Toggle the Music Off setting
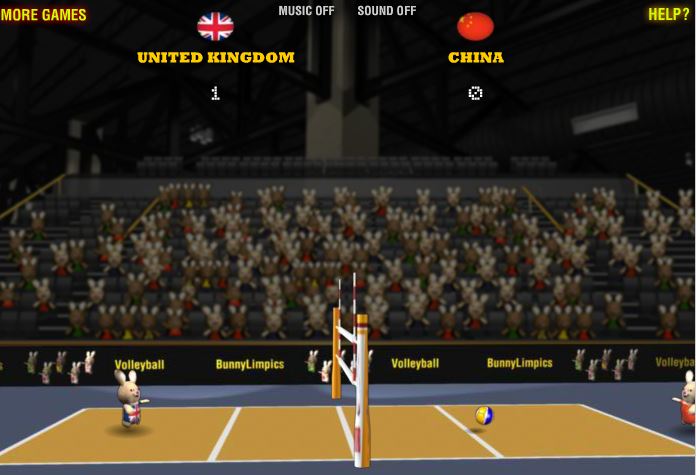 [306, 11]
